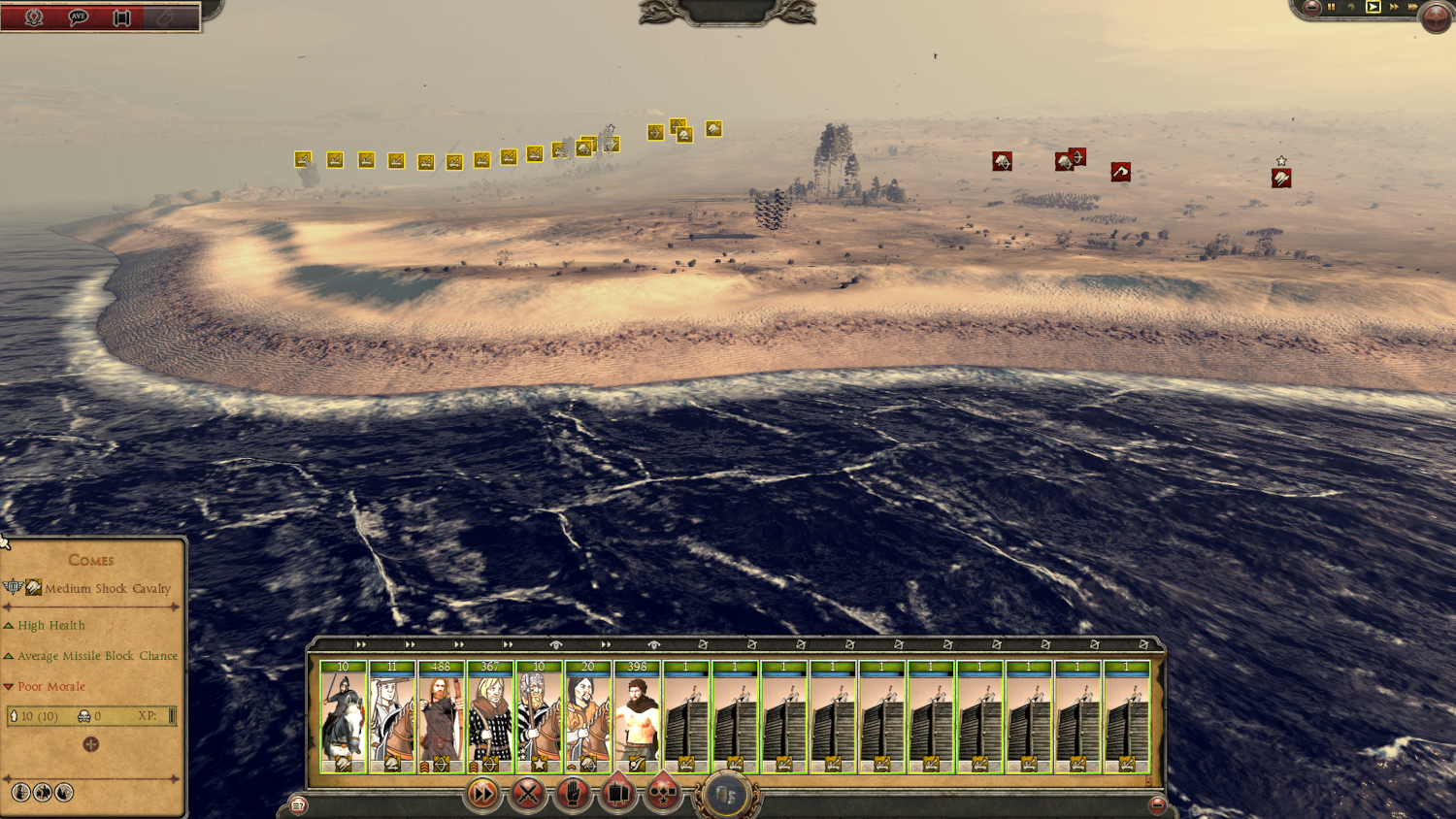Screen dimensions: 1456x819
Task: Click the XP progress bar
Action: click(x=171, y=717)
